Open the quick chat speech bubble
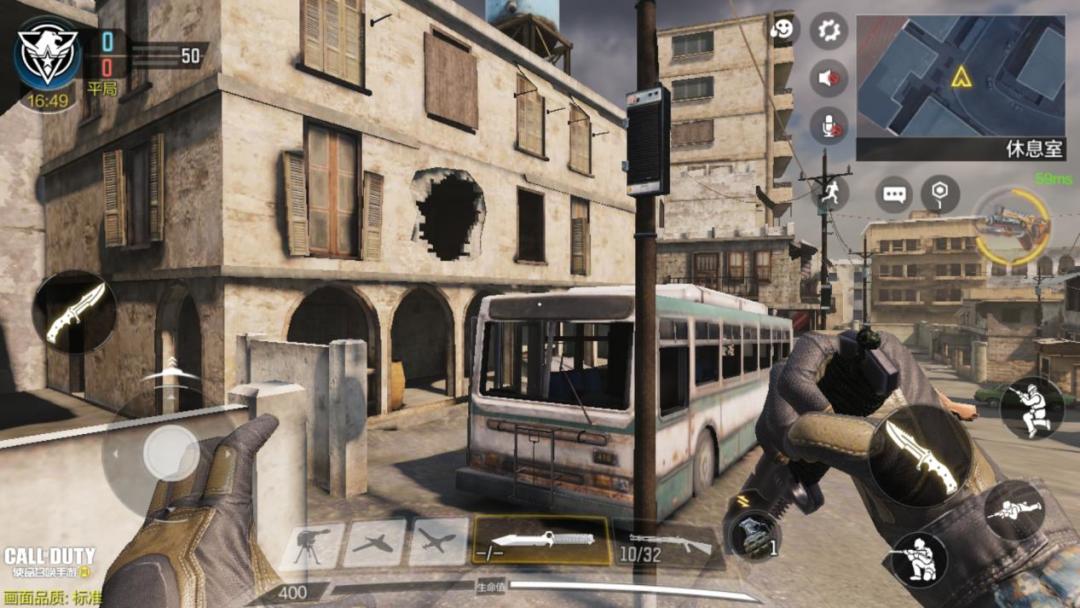This screenshot has width=1080, height=608. coord(893,194)
